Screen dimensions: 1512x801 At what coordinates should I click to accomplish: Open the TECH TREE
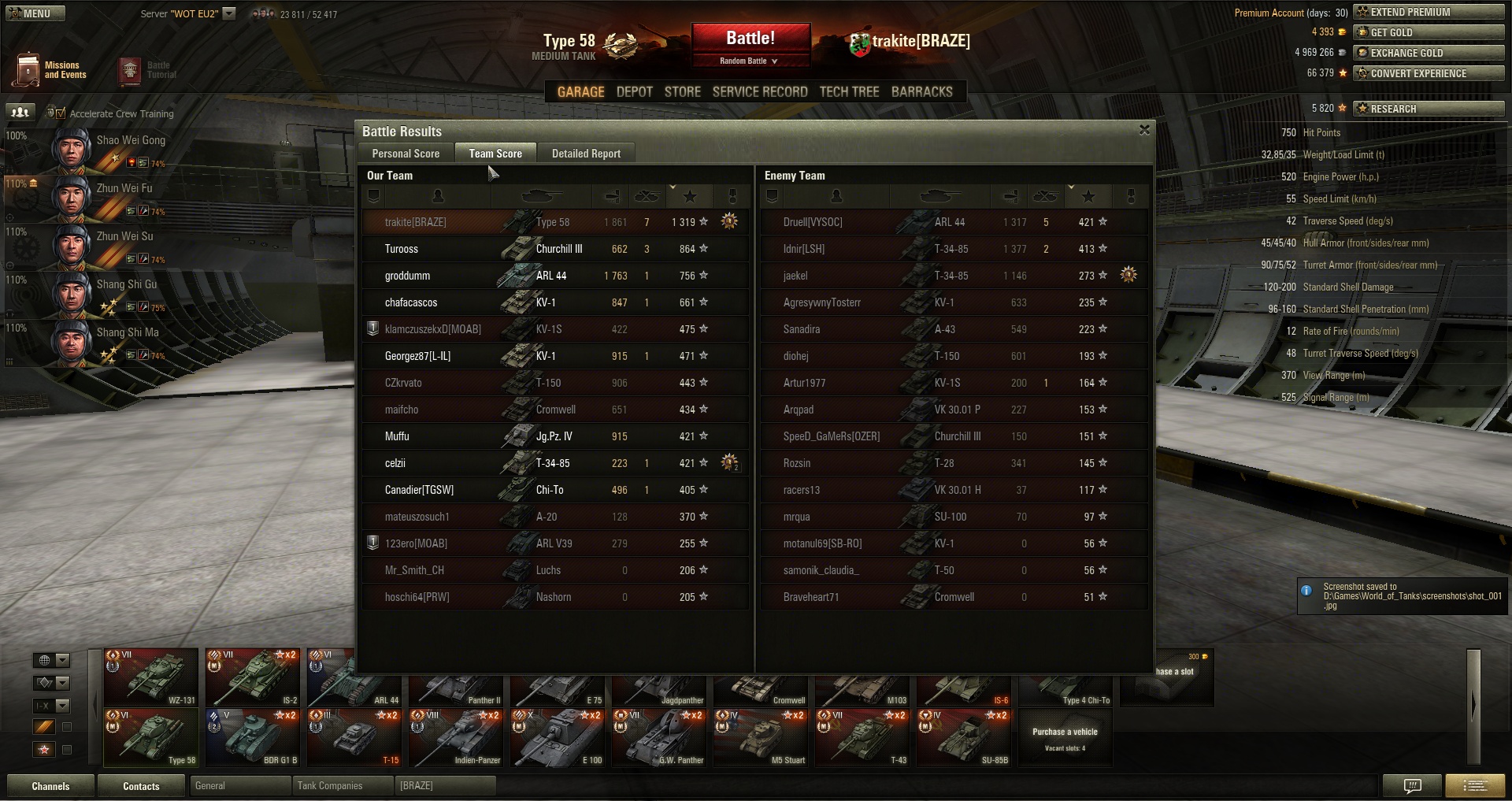click(x=849, y=92)
